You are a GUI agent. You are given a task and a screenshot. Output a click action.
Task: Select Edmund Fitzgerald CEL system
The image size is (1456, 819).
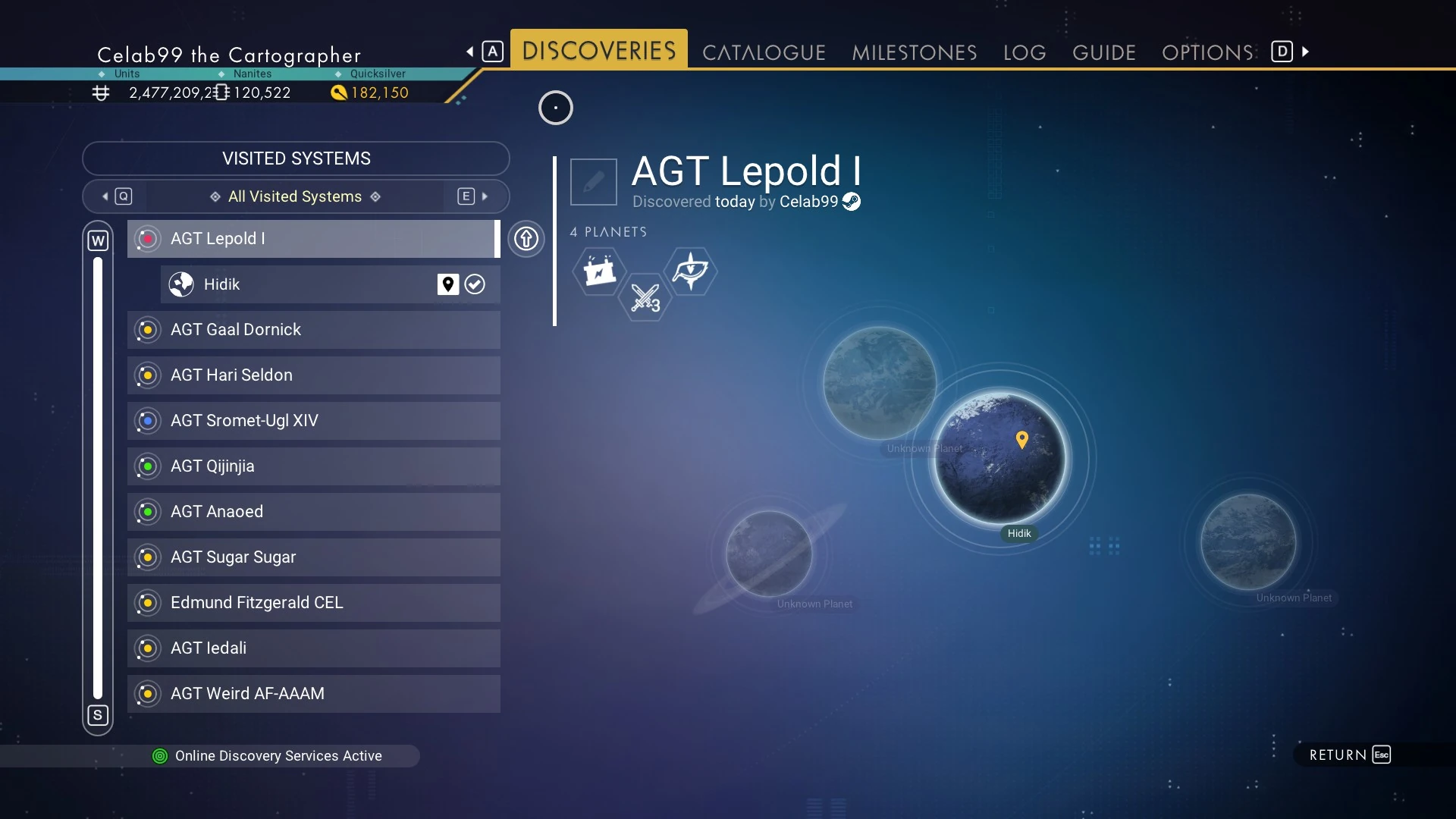coord(313,603)
